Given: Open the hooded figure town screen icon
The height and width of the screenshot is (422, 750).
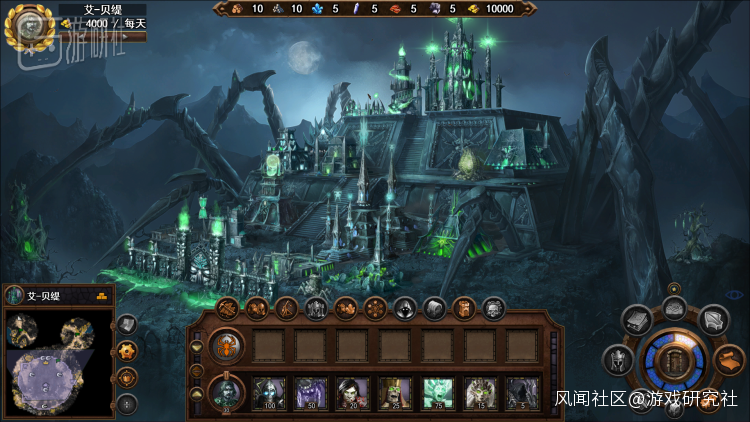Looking at the screenshot, I should (405, 307).
